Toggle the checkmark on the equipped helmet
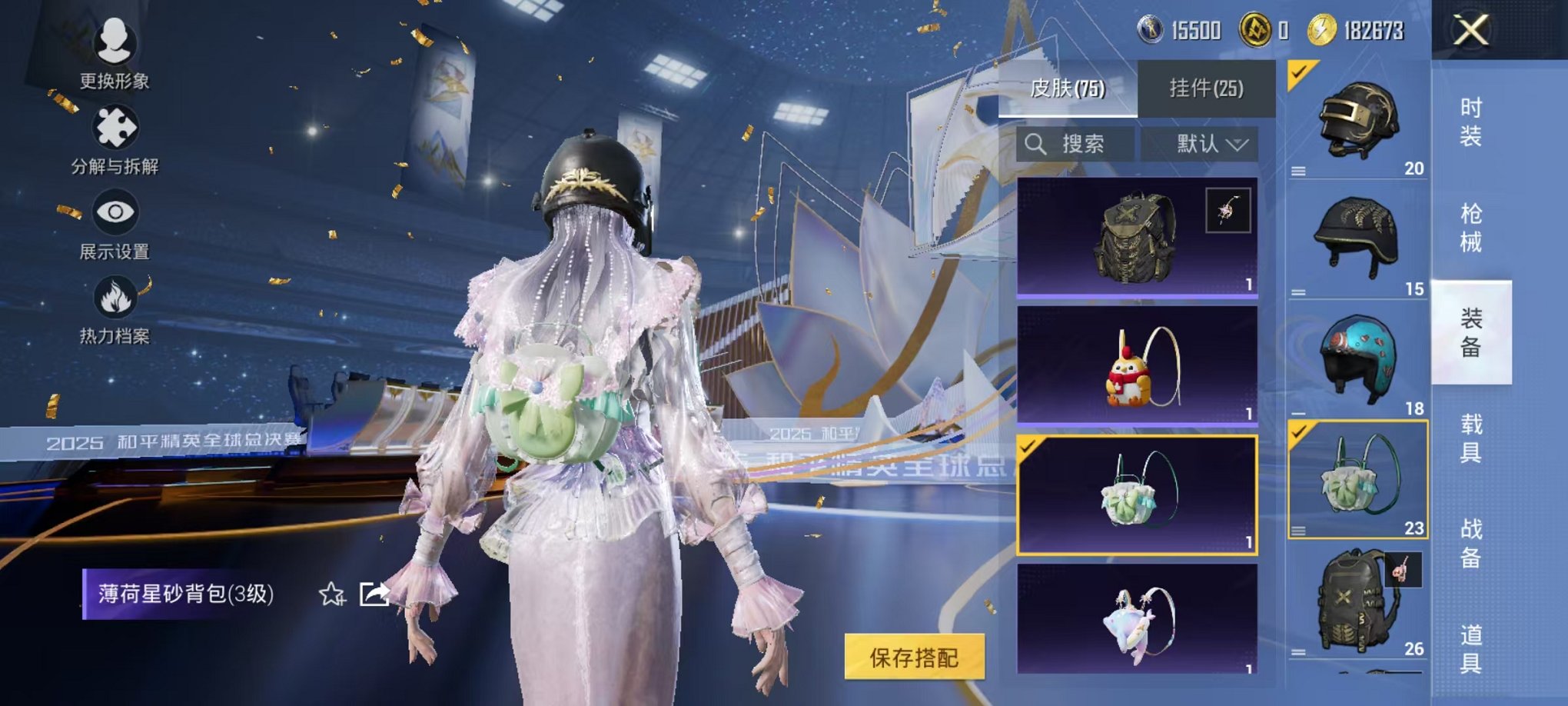Viewport: 1568px width, 706px height. pyautogui.click(x=1301, y=74)
